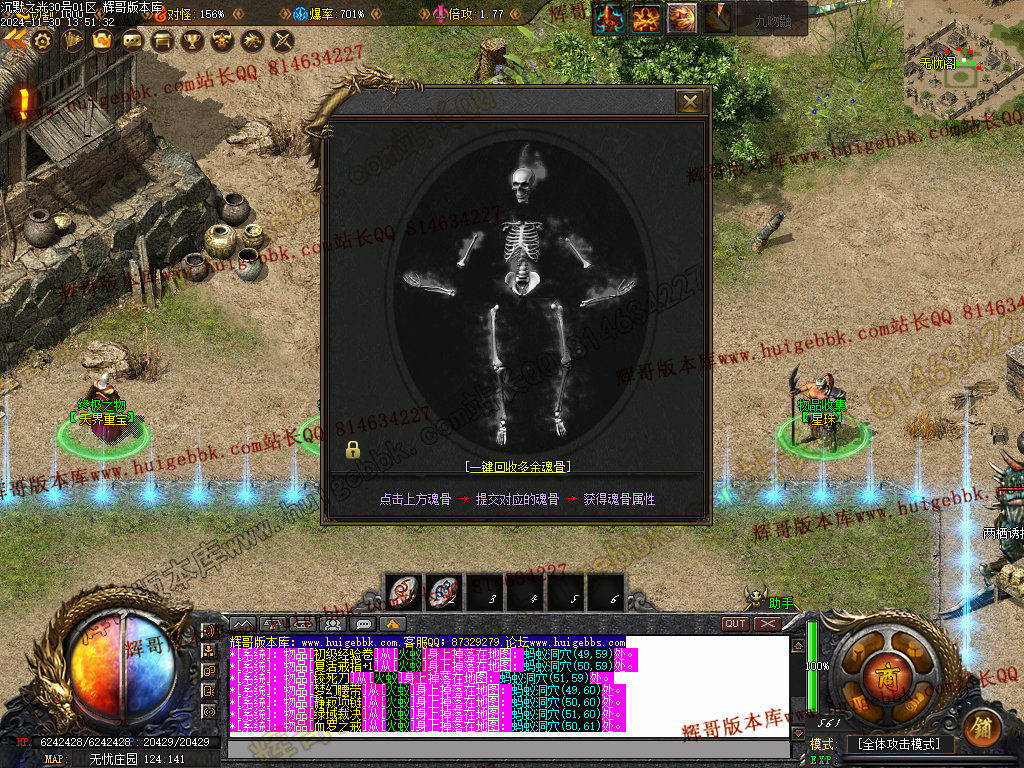The height and width of the screenshot is (768, 1024).
Task: Click the orange exclamation alert icon
Action: tap(23, 102)
